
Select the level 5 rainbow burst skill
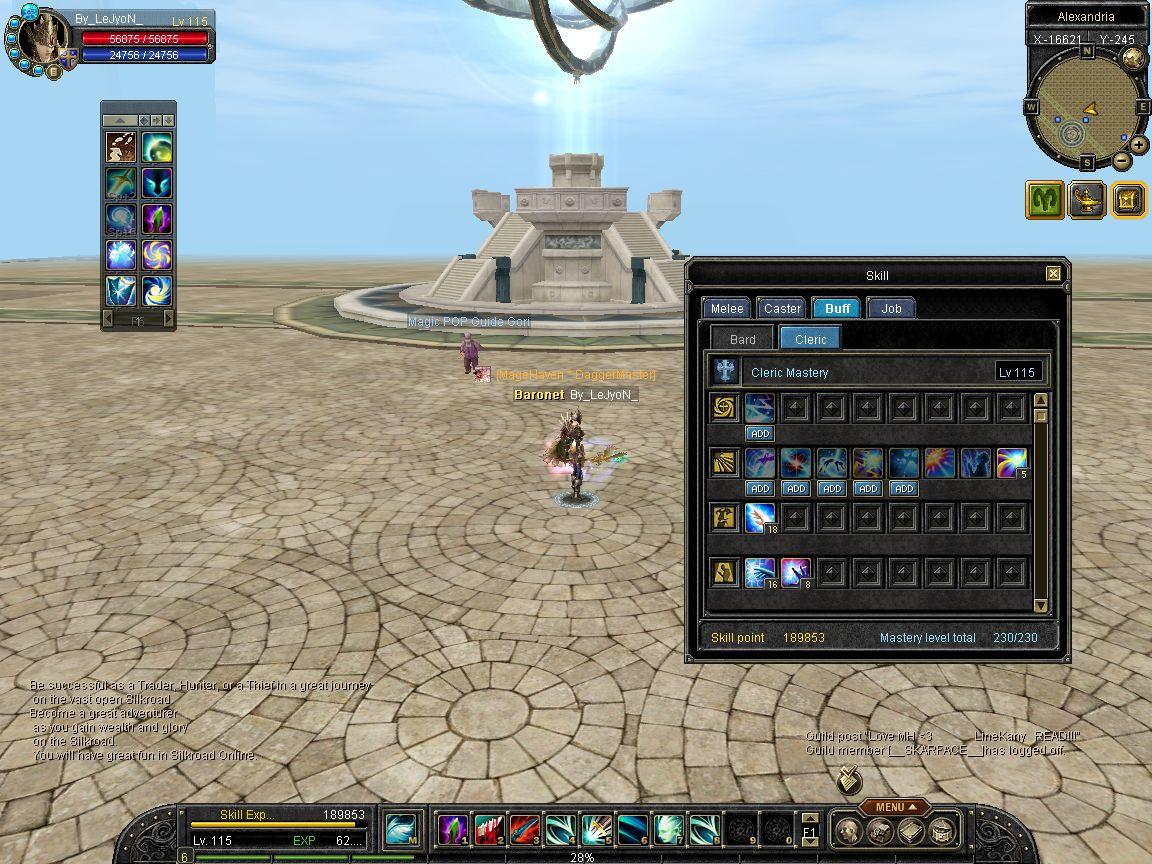coord(1011,462)
